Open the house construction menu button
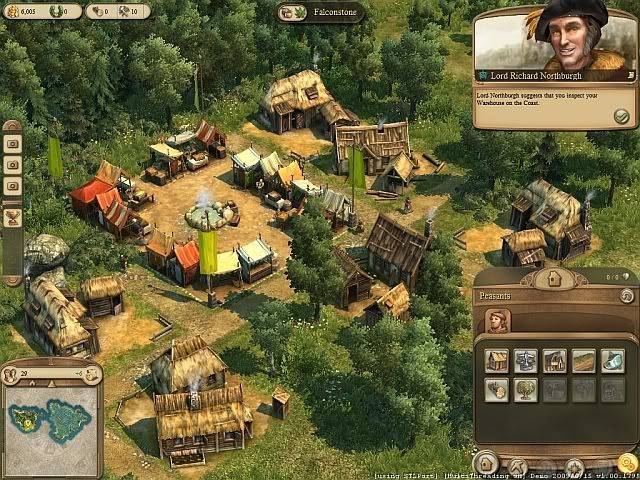 click(487, 463)
